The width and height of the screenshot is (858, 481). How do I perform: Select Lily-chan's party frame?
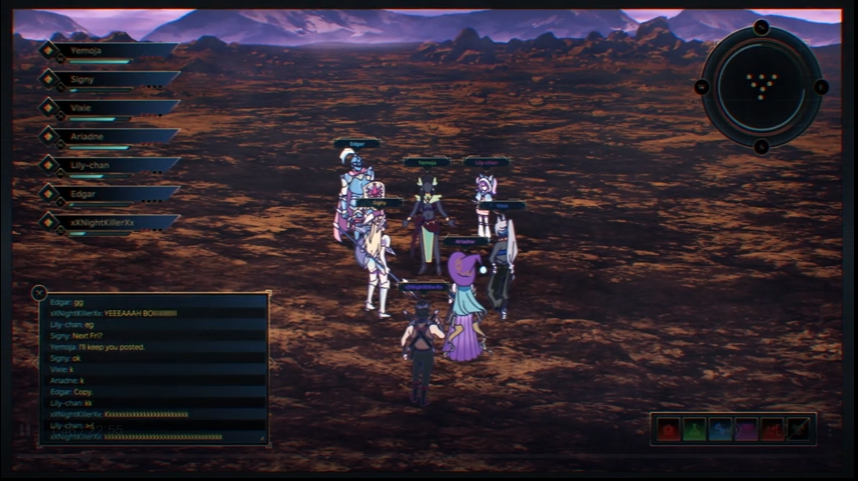coord(110,165)
